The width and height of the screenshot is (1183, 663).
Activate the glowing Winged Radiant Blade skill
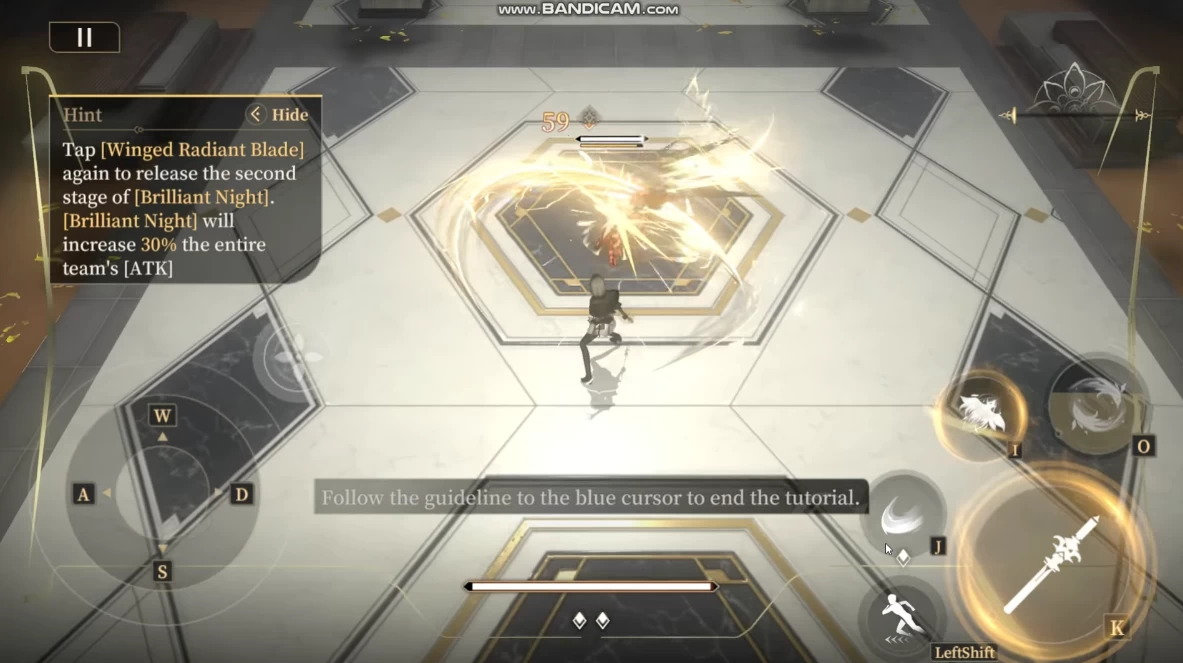981,412
